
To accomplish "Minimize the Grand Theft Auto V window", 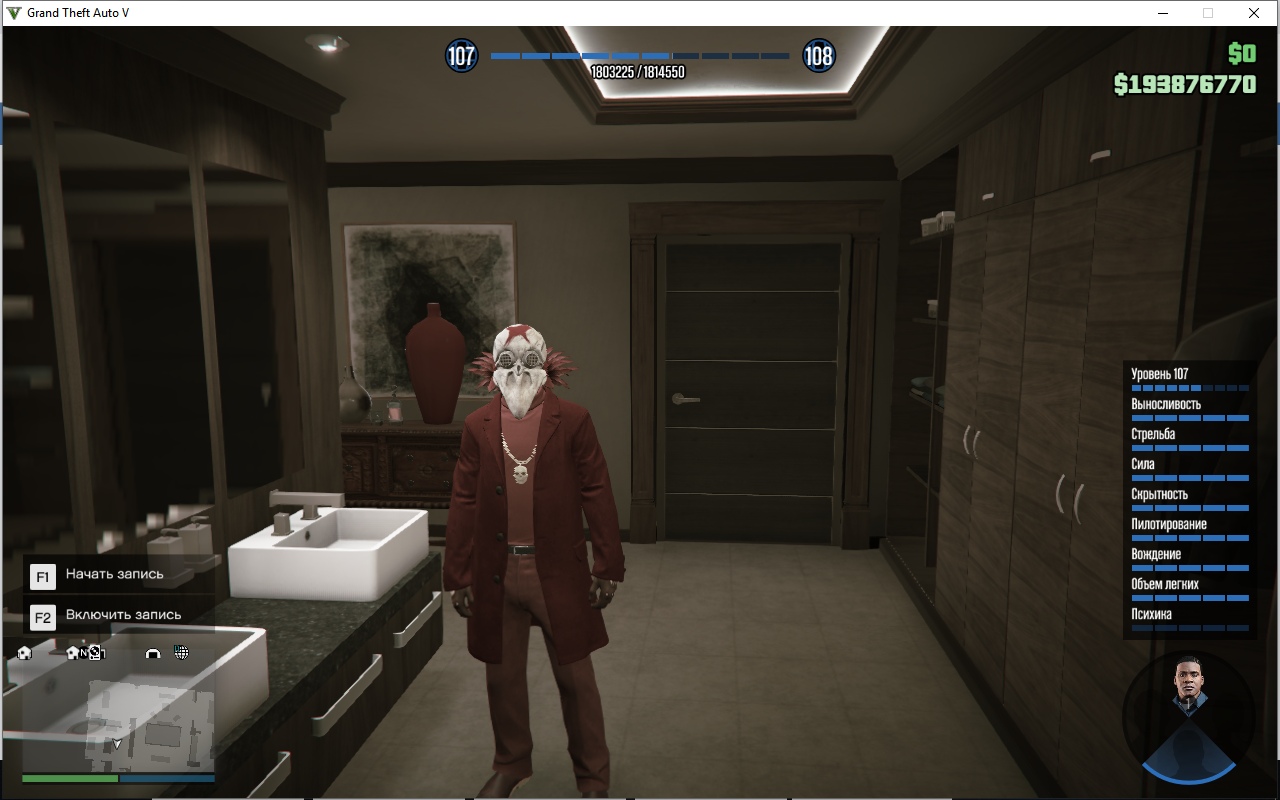I will (1164, 13).
